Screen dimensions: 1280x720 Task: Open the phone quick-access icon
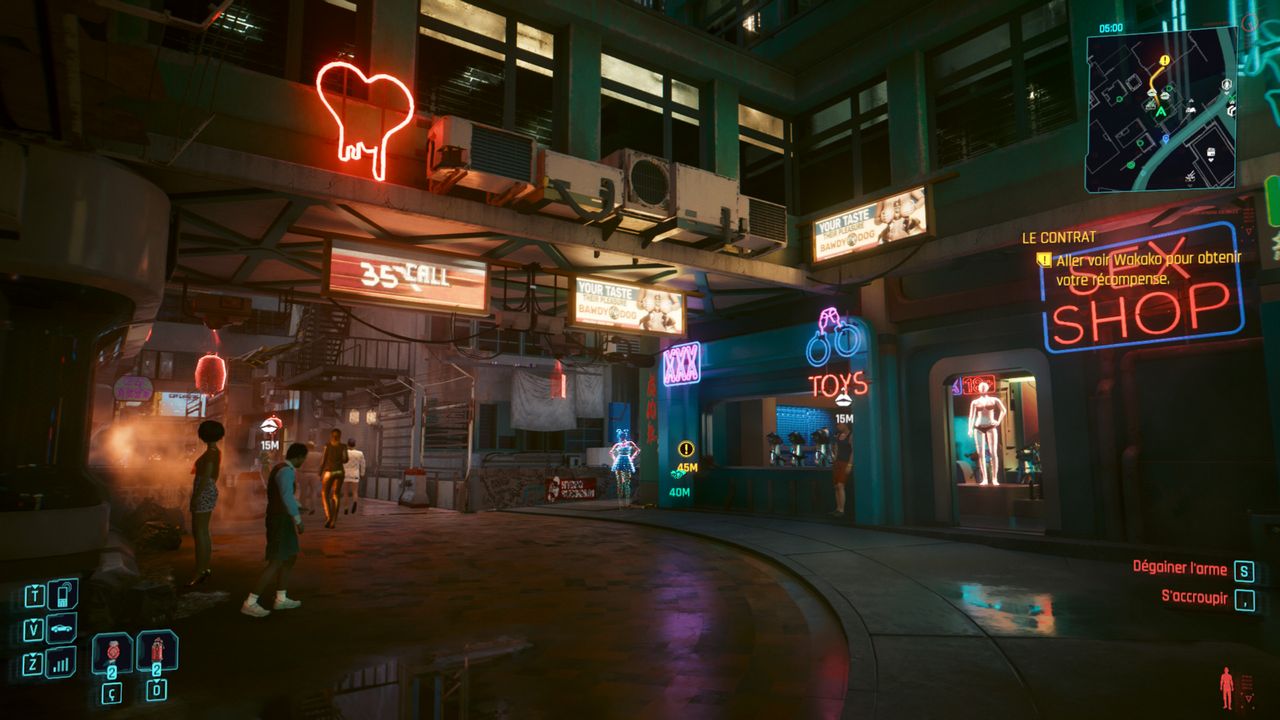click(x=62, y=594)
